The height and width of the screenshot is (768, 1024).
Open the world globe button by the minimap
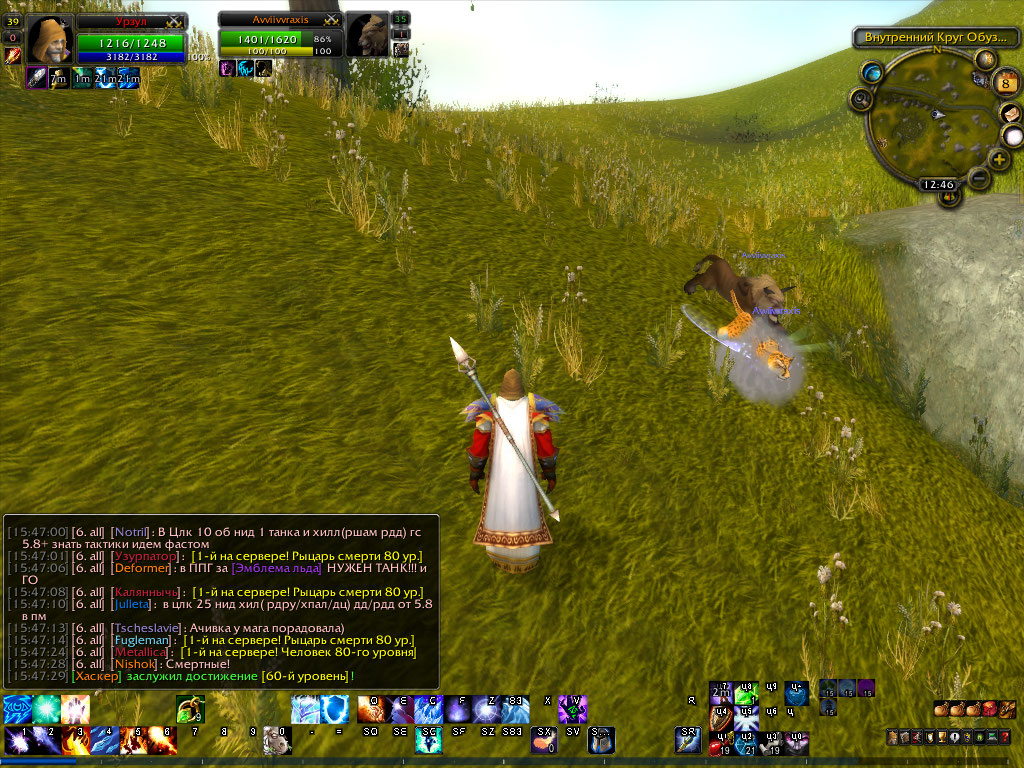click(873, 72)
